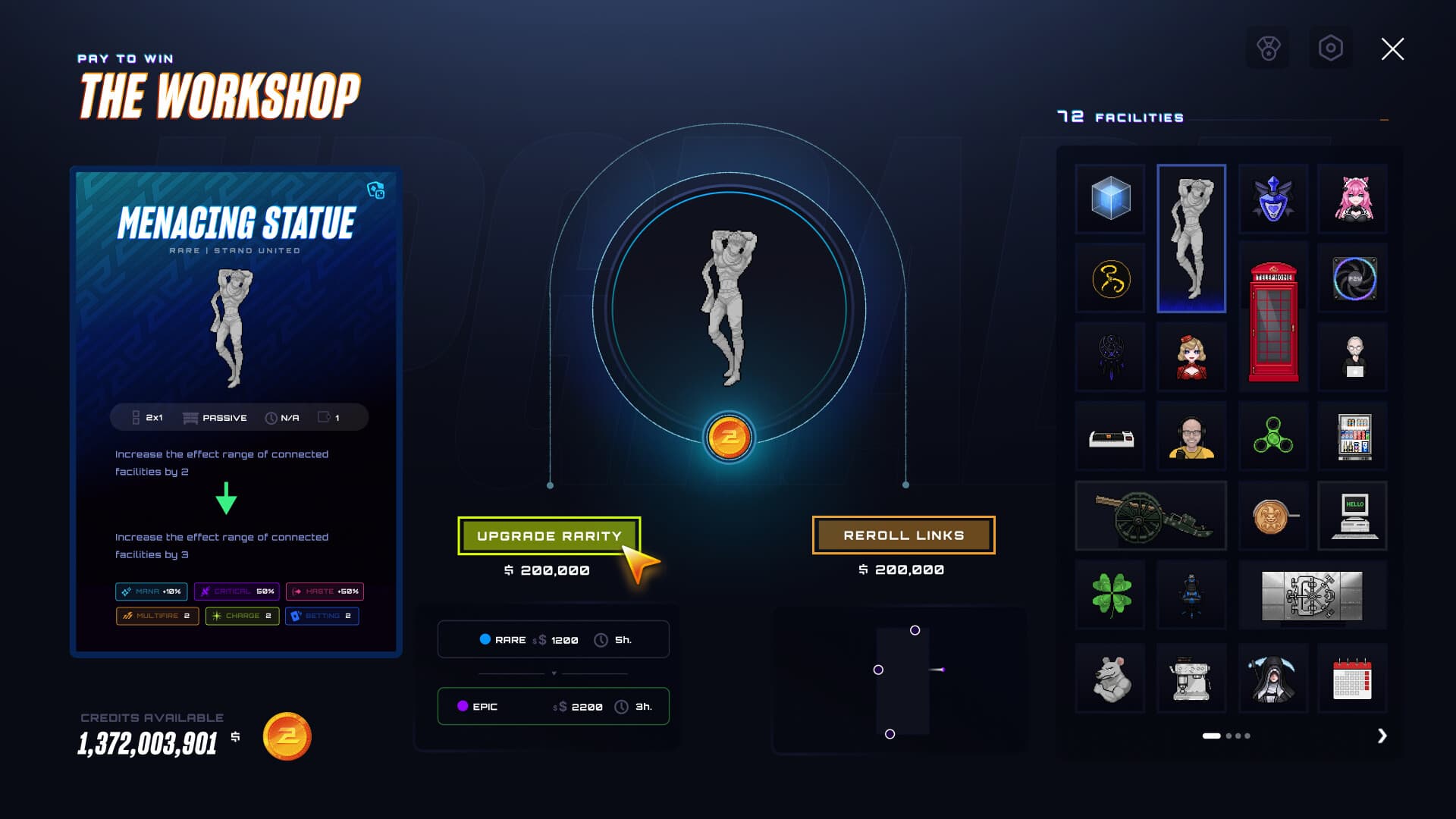The height and width of the screenshot is (819, 1456).
Task: Open the settings hexagon icon top right
Action: [x=1332, y=49]
